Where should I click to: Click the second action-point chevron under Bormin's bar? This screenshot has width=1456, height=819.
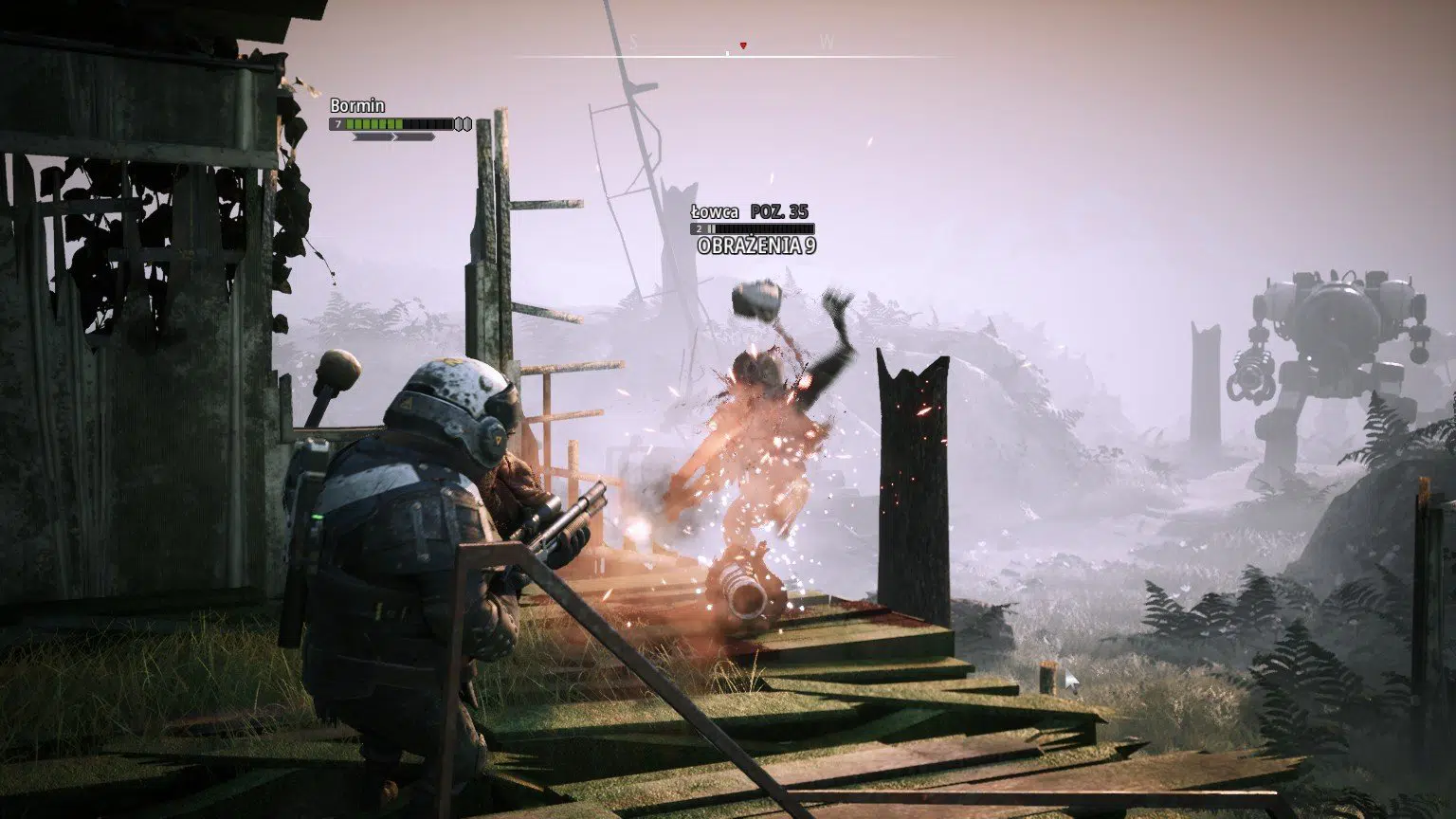pos(417,136)
